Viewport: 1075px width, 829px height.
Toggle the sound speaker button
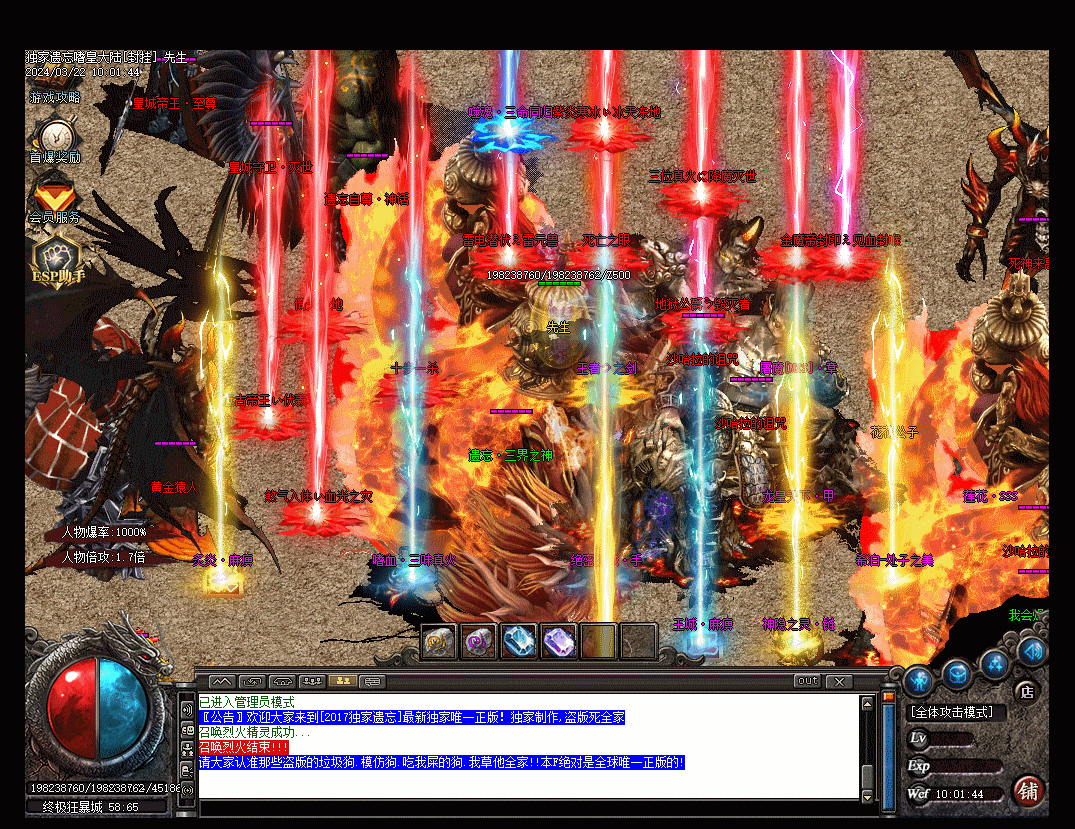(x=1032, y=652)
